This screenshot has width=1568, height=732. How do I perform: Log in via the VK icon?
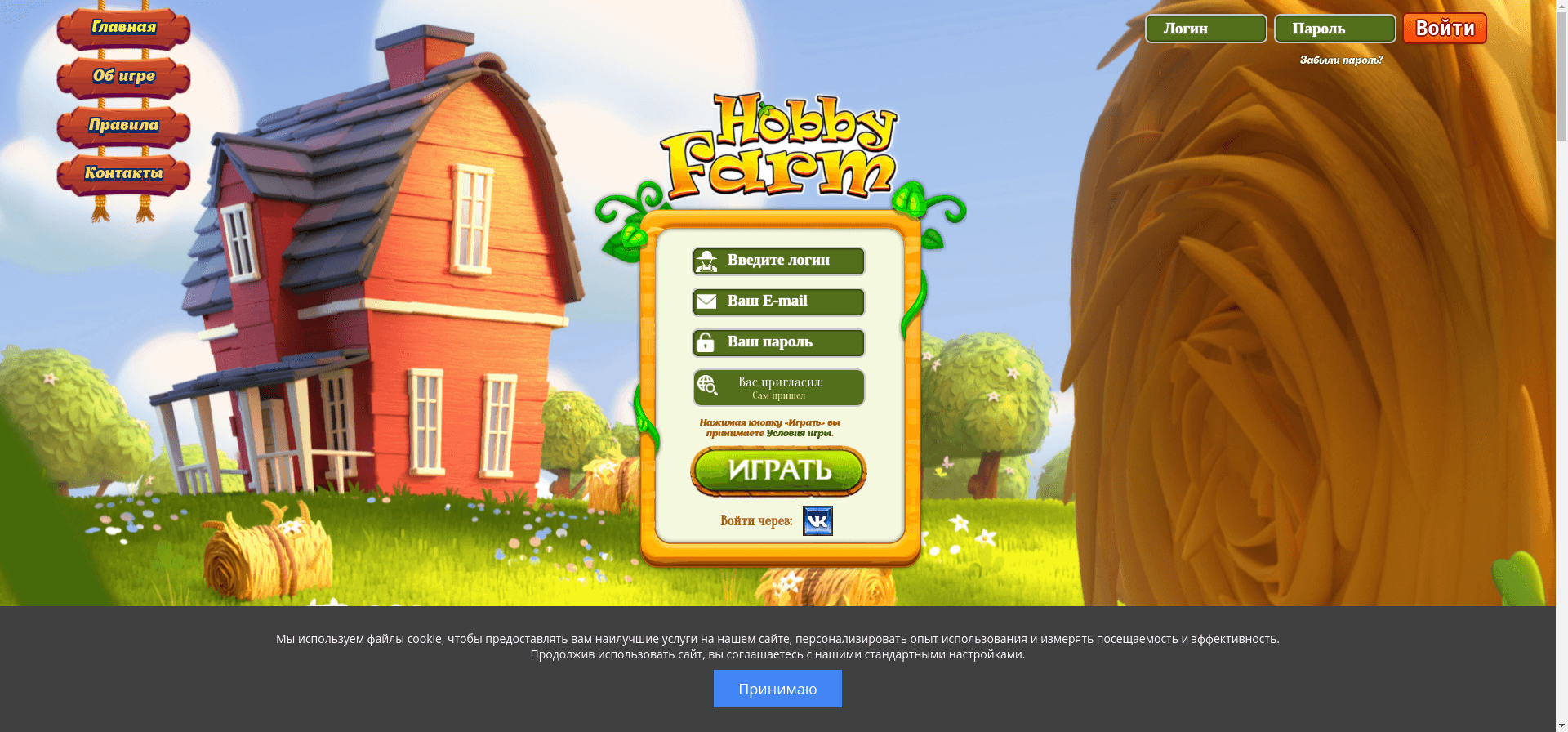point(817,520)
